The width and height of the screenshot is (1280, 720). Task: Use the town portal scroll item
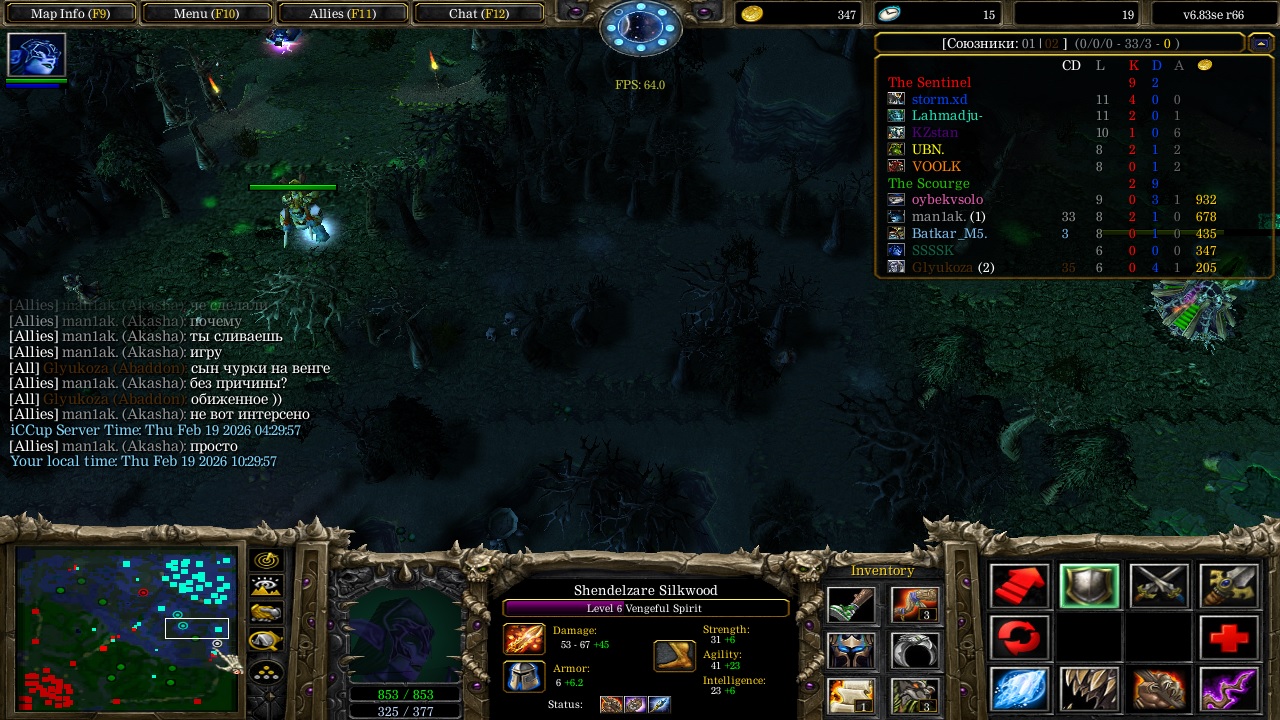(851, 695)
